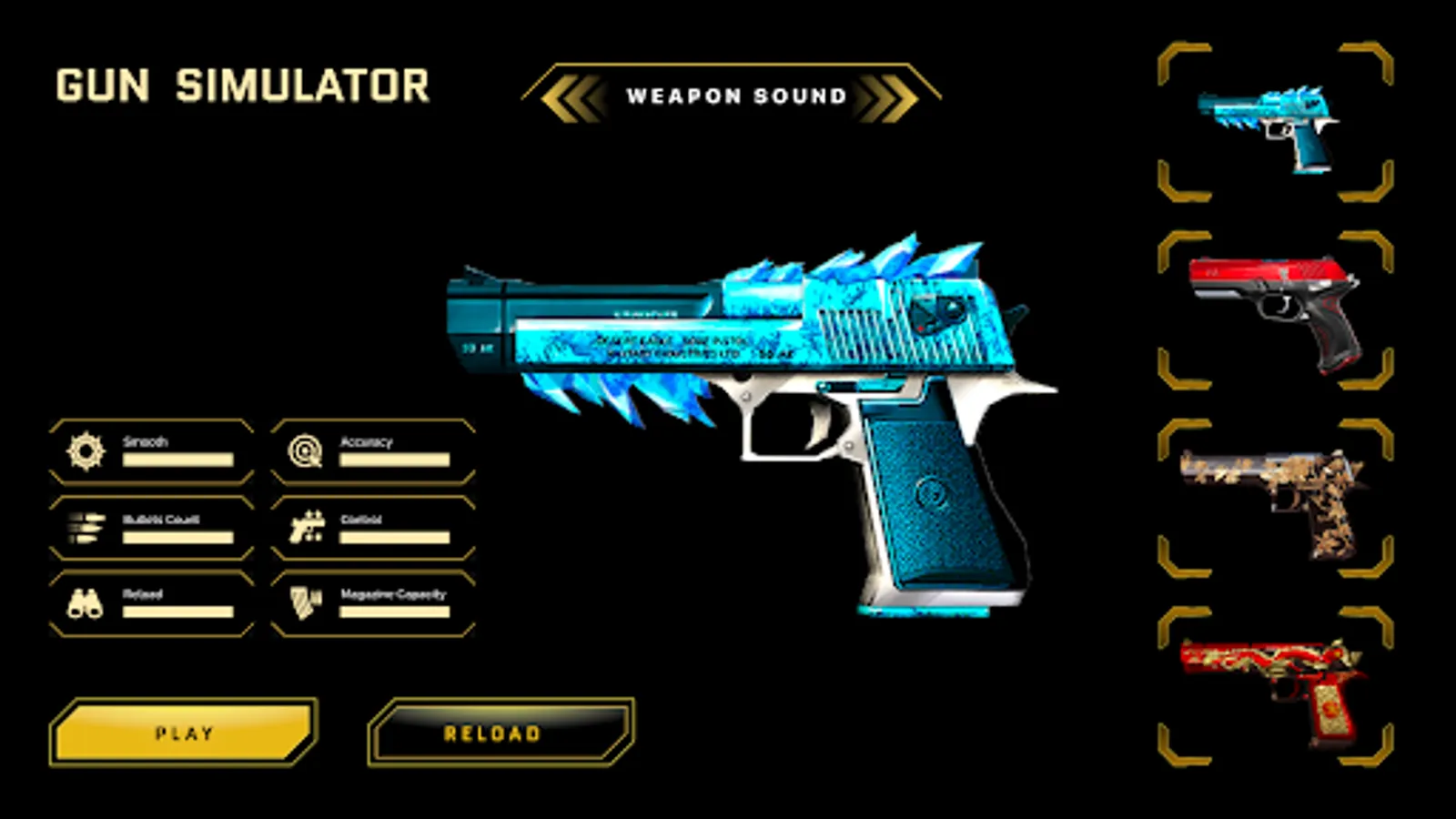Viewport: 1456px width, 819px height.
Task: Click the Bullets Count ammo icon
Action: point(86,526)
